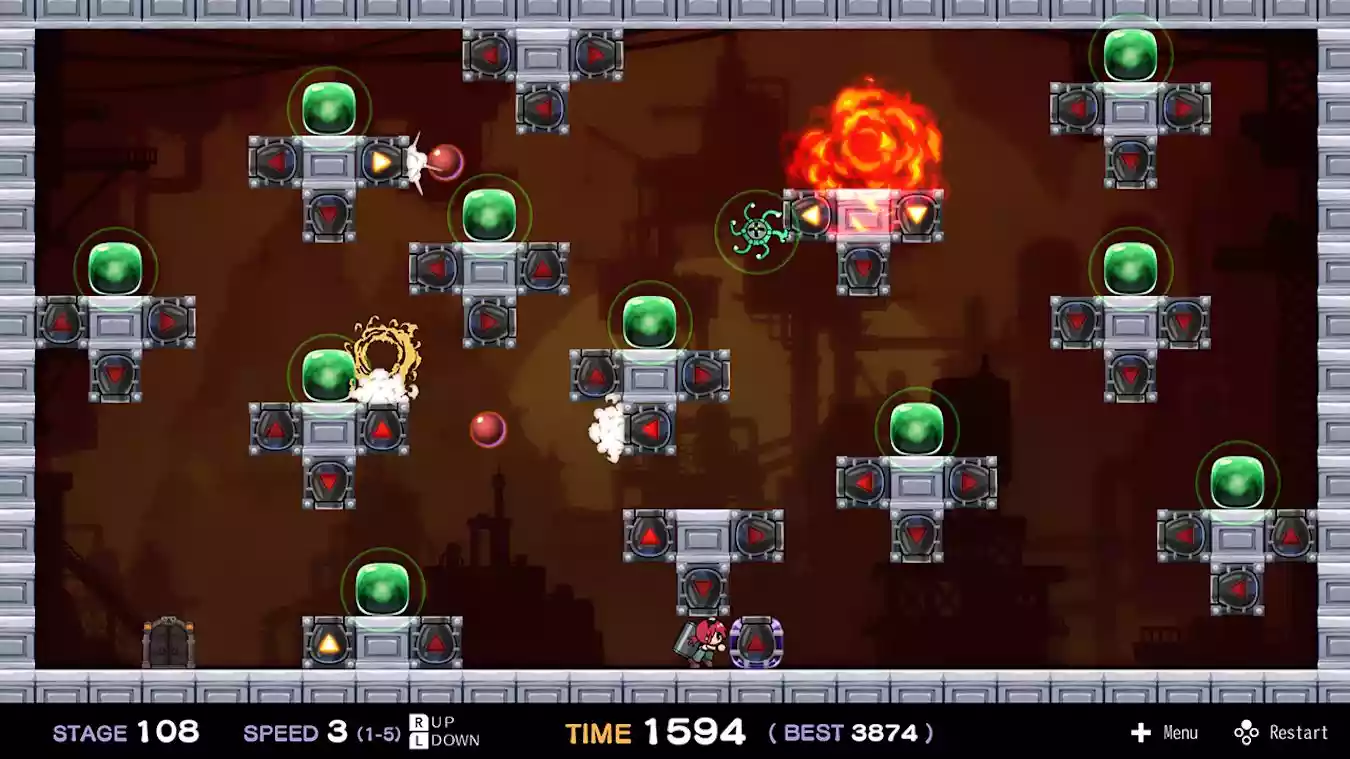Click the exit door at bottom left
1350x759 pixels.
[x=167, y=640]
